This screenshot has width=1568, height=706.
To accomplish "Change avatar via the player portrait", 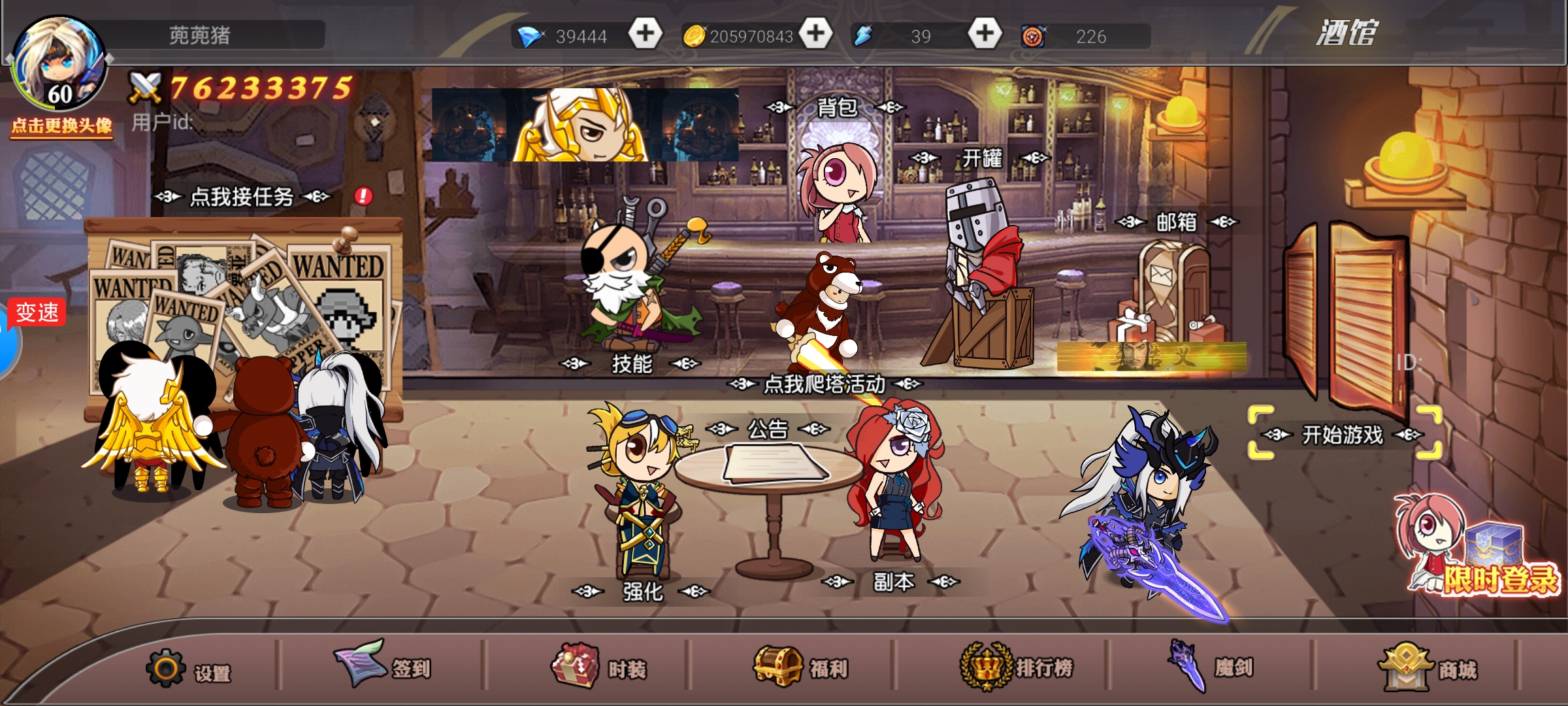I will [60, 65].
